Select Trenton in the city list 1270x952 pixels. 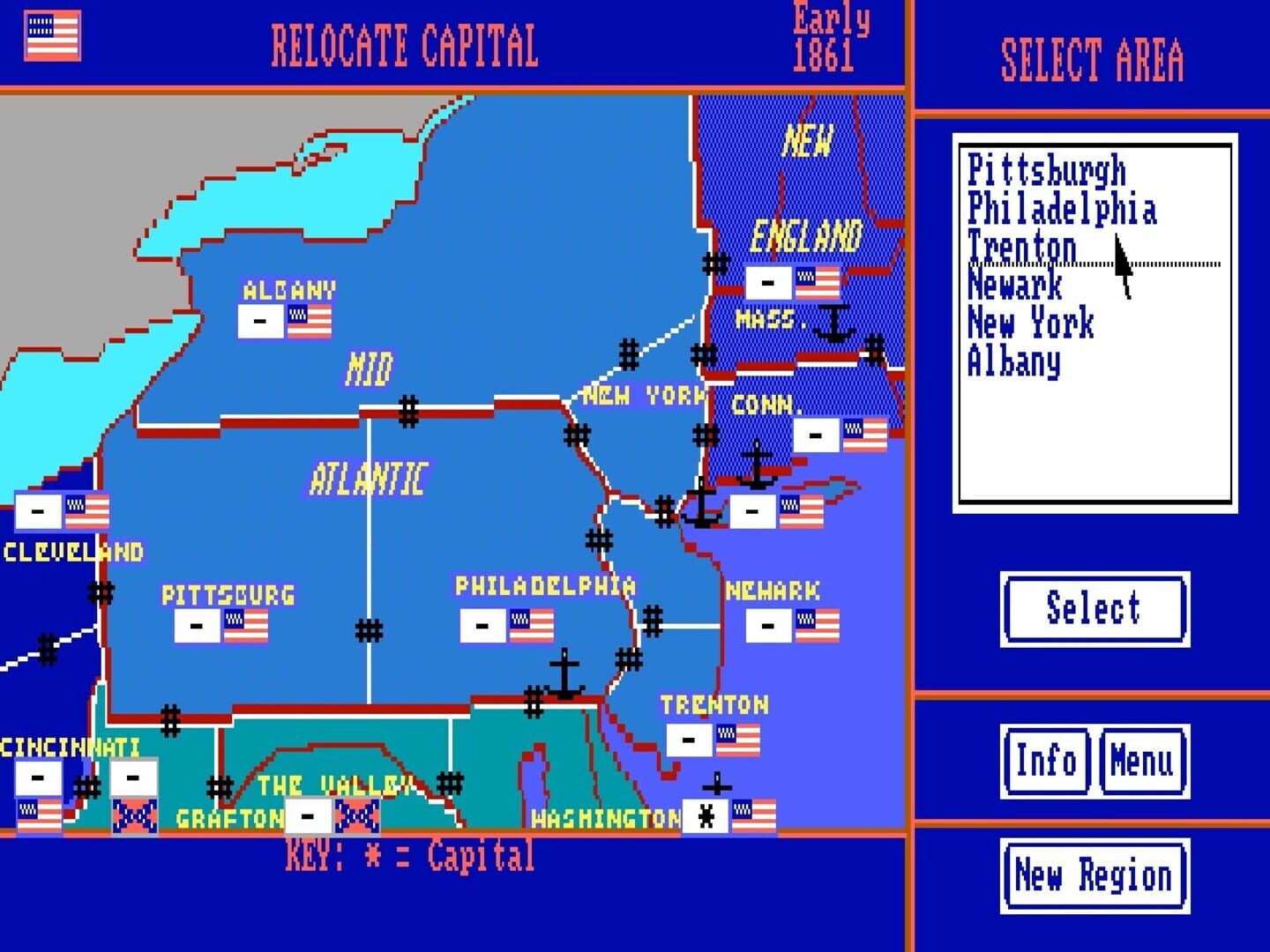(1020, 248)
